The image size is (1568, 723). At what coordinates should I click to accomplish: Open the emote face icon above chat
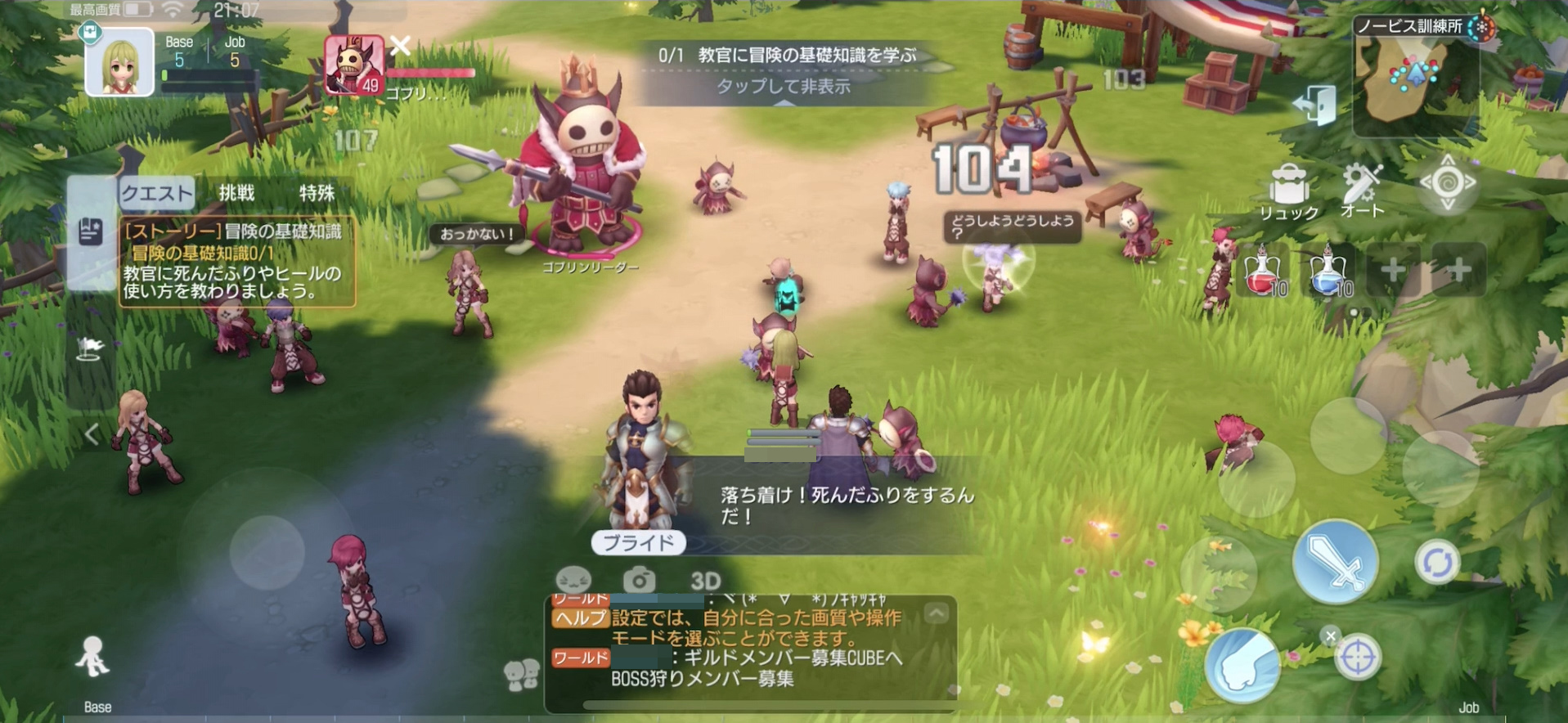pyautogui.click(x=573, y=577)
